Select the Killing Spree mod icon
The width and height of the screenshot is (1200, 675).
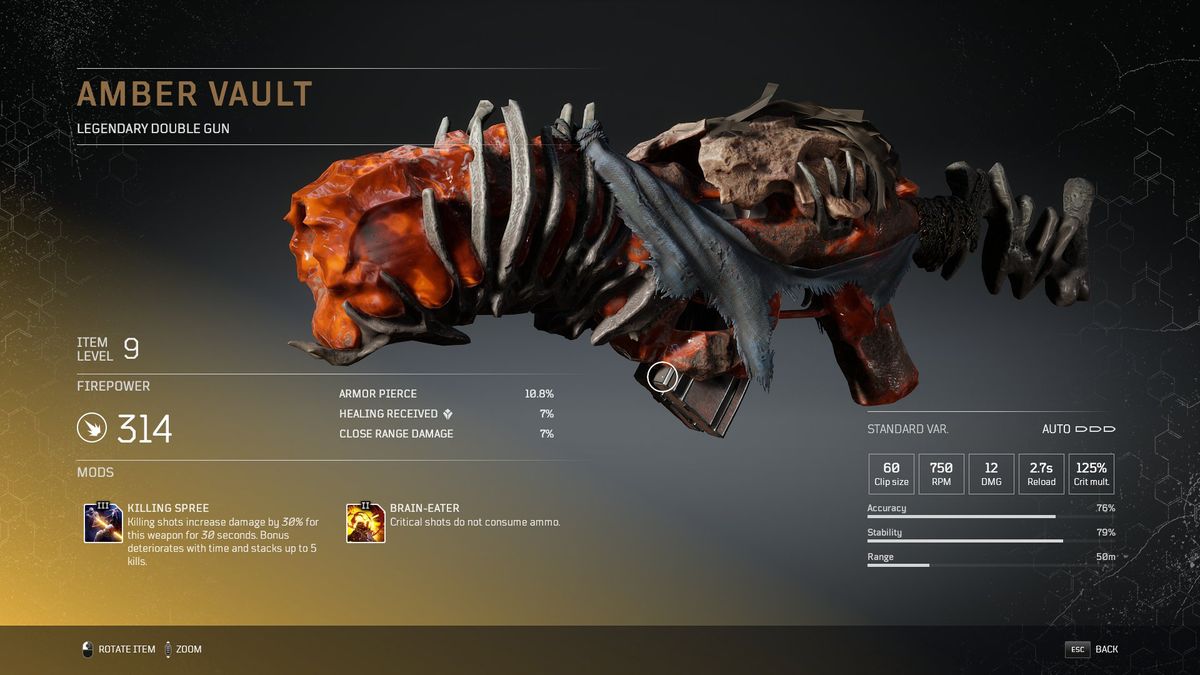click(103, 523)
